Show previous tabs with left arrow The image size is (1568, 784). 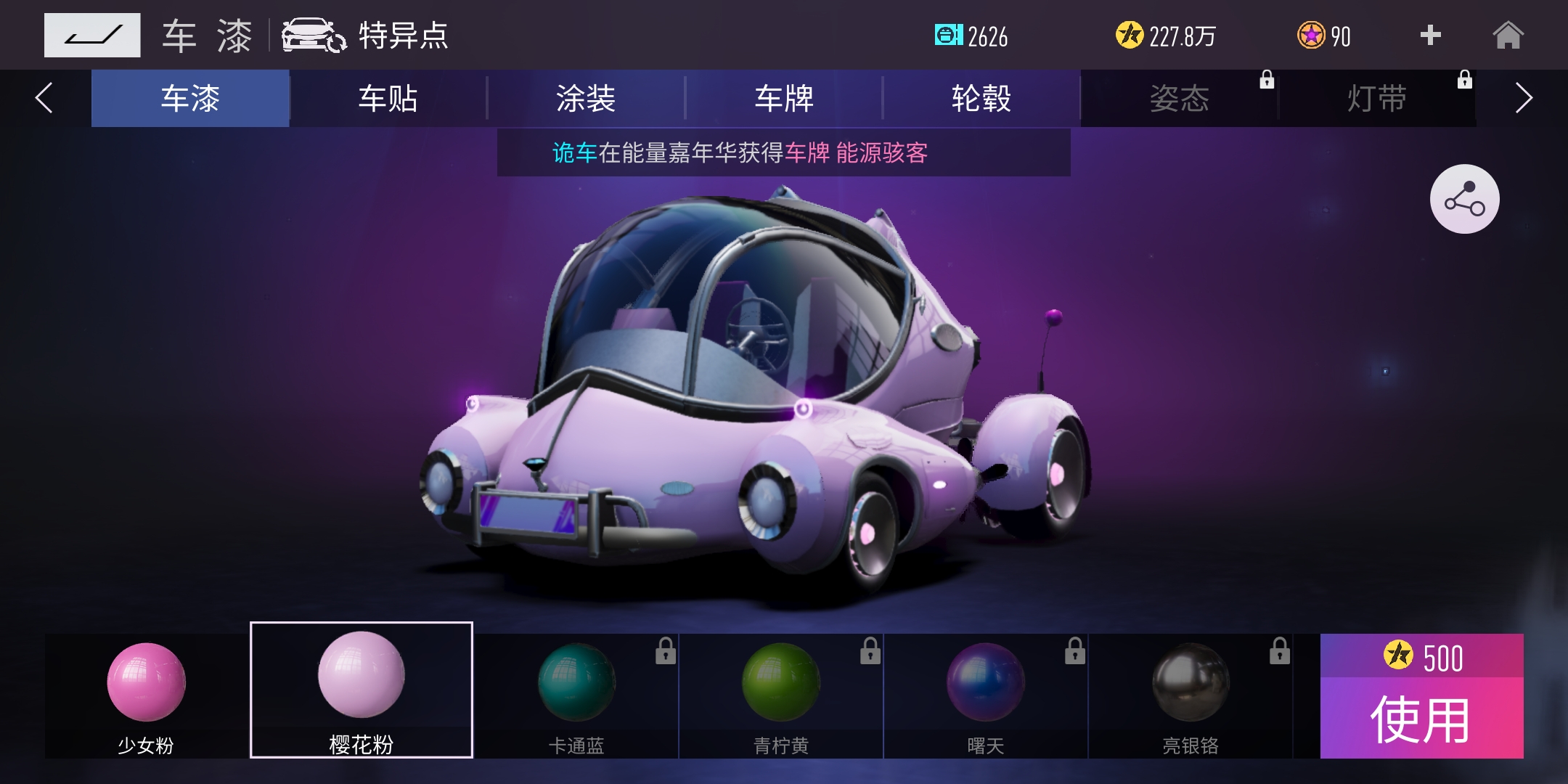(x=44, y=99)
